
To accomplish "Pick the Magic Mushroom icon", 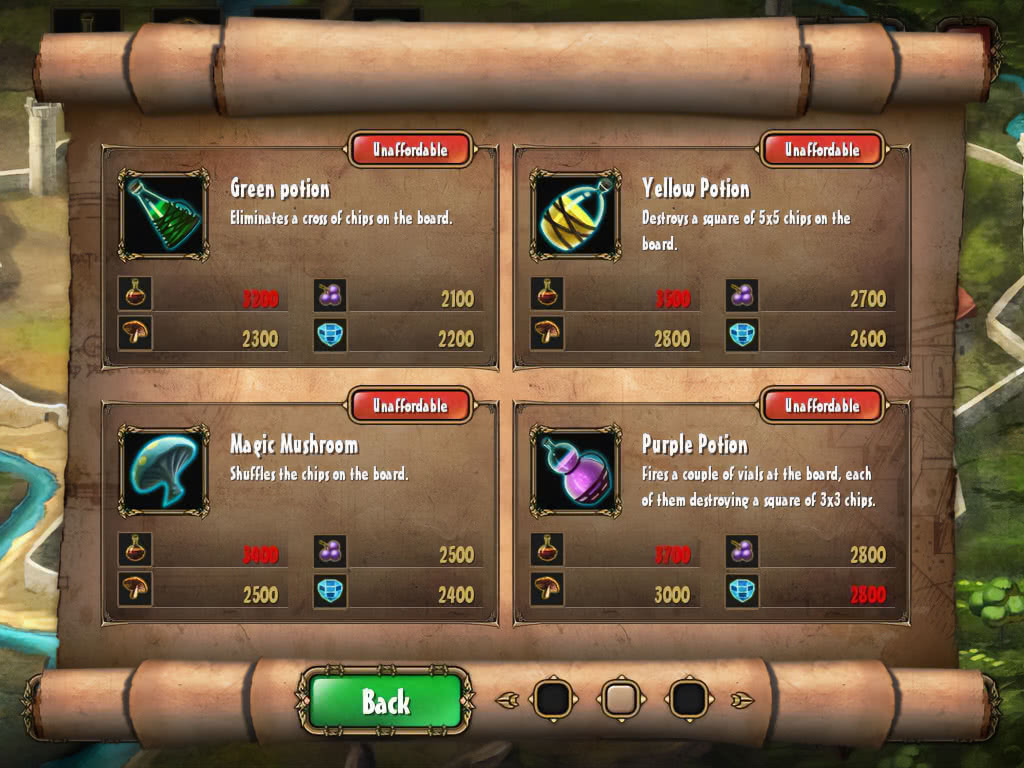I will pyautogui.click(x=163, y=470).
